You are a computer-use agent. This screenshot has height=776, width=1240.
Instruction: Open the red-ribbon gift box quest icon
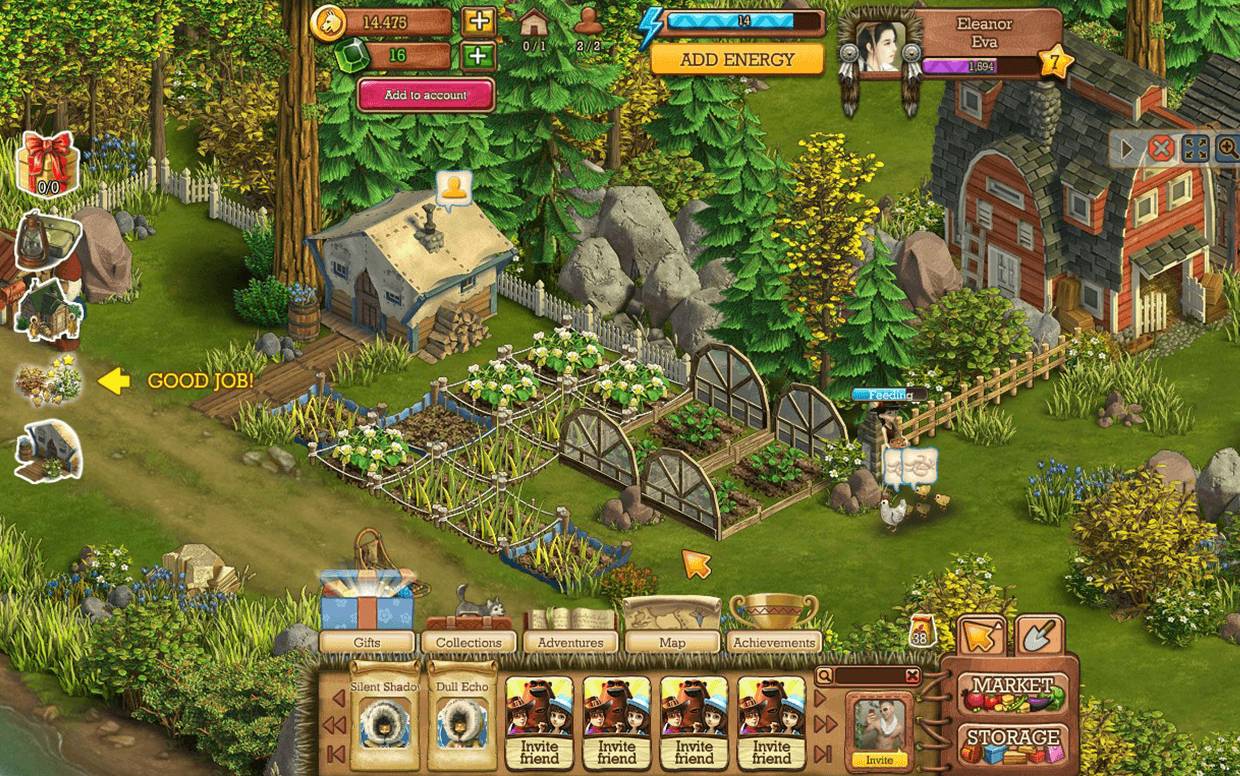coord(49,162)
